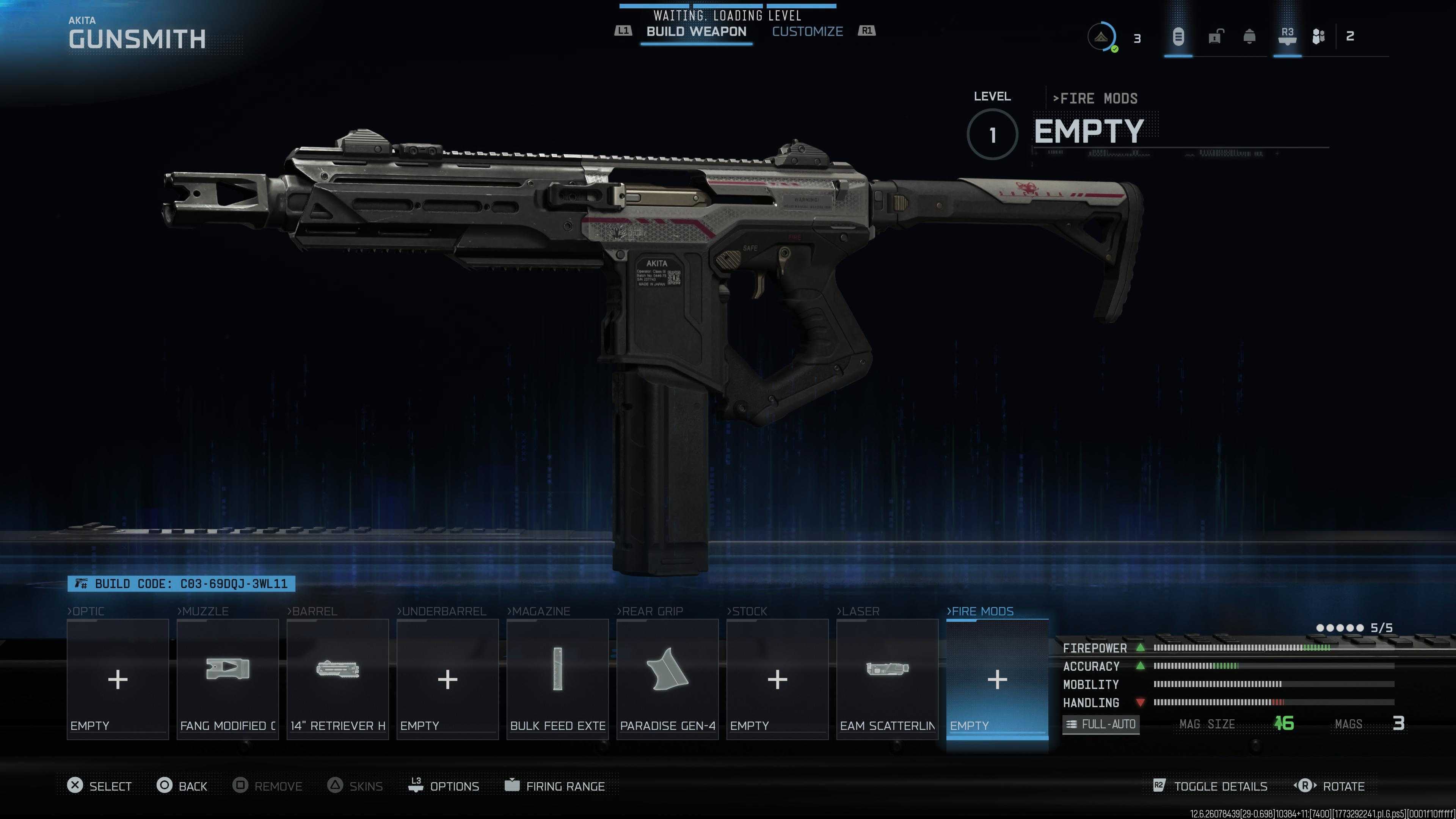Image resolution: width=1456 pixels, height=819 pixels.
Task: Switch to the Customize tab
Action: 807,31
